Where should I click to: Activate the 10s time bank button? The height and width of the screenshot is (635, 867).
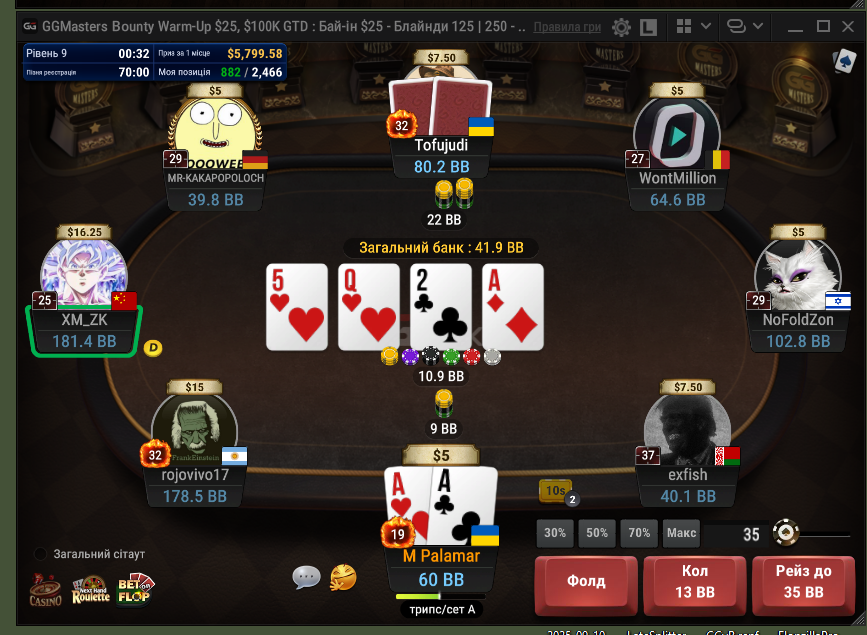click(x=555, y=490)
